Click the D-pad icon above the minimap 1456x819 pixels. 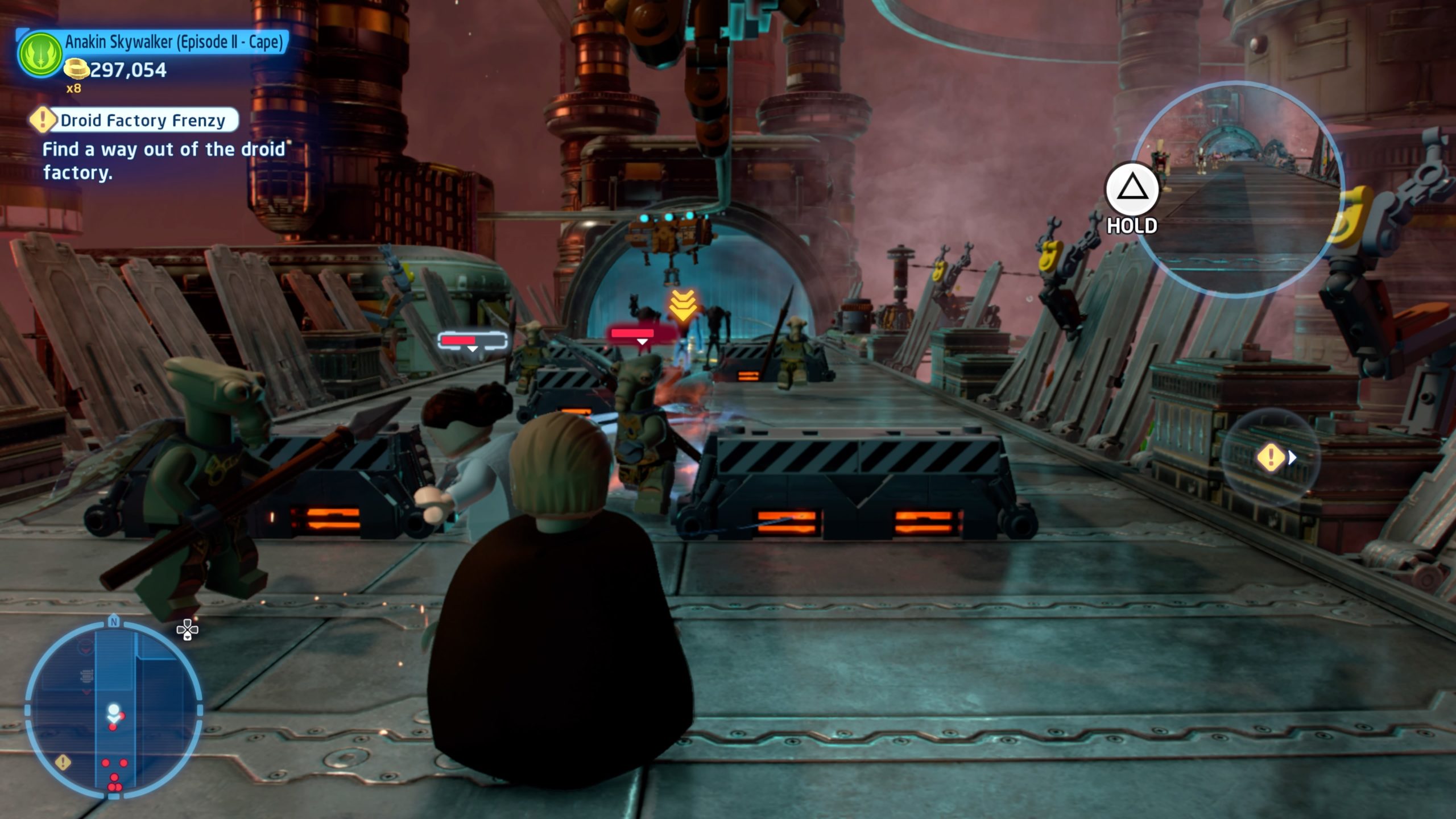pos(186,630)
